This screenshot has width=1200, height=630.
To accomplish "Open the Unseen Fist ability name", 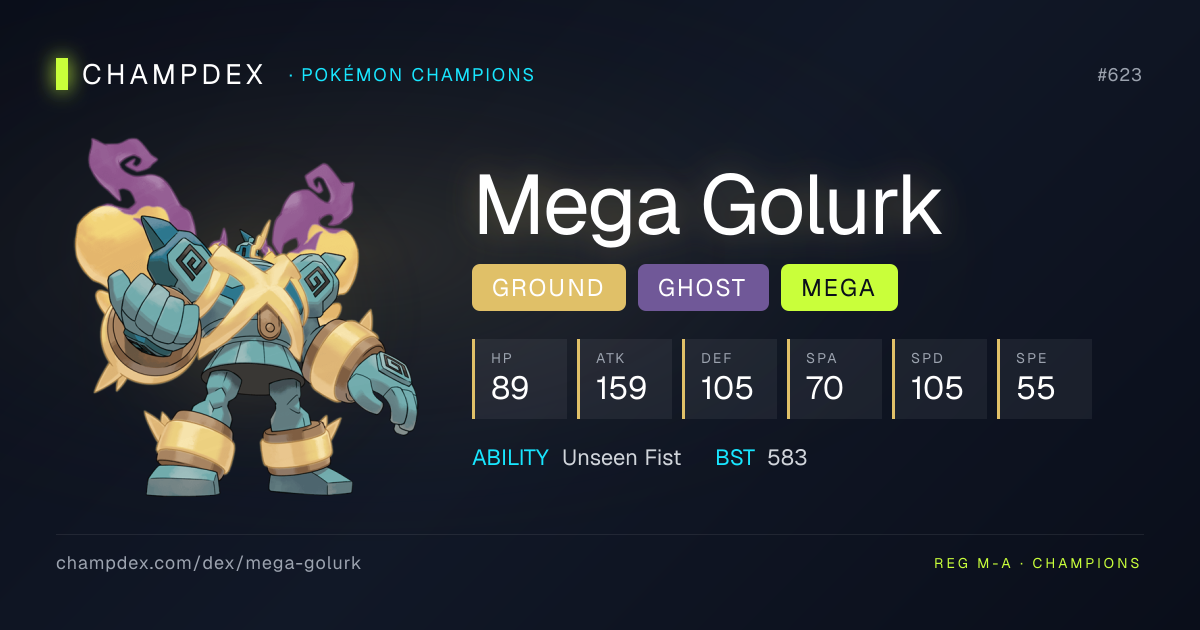I will 621,458.
